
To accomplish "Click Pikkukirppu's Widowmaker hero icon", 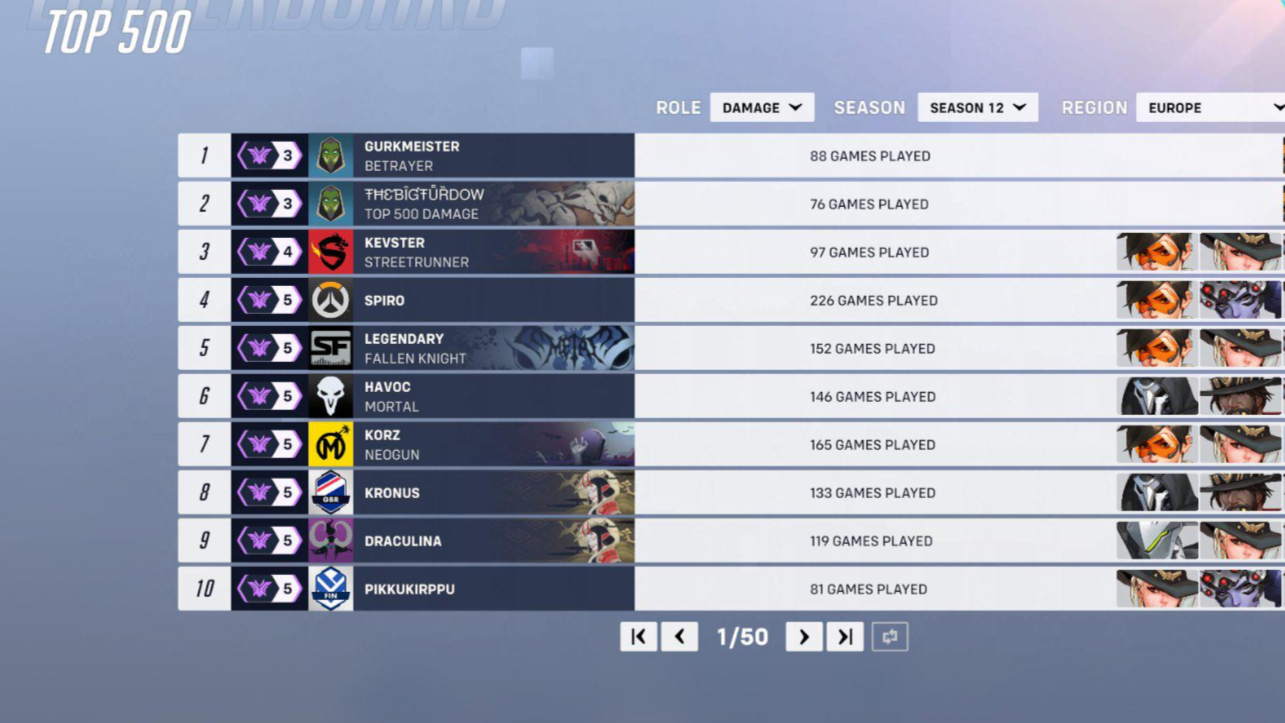I will click(x=1240, y=589).
